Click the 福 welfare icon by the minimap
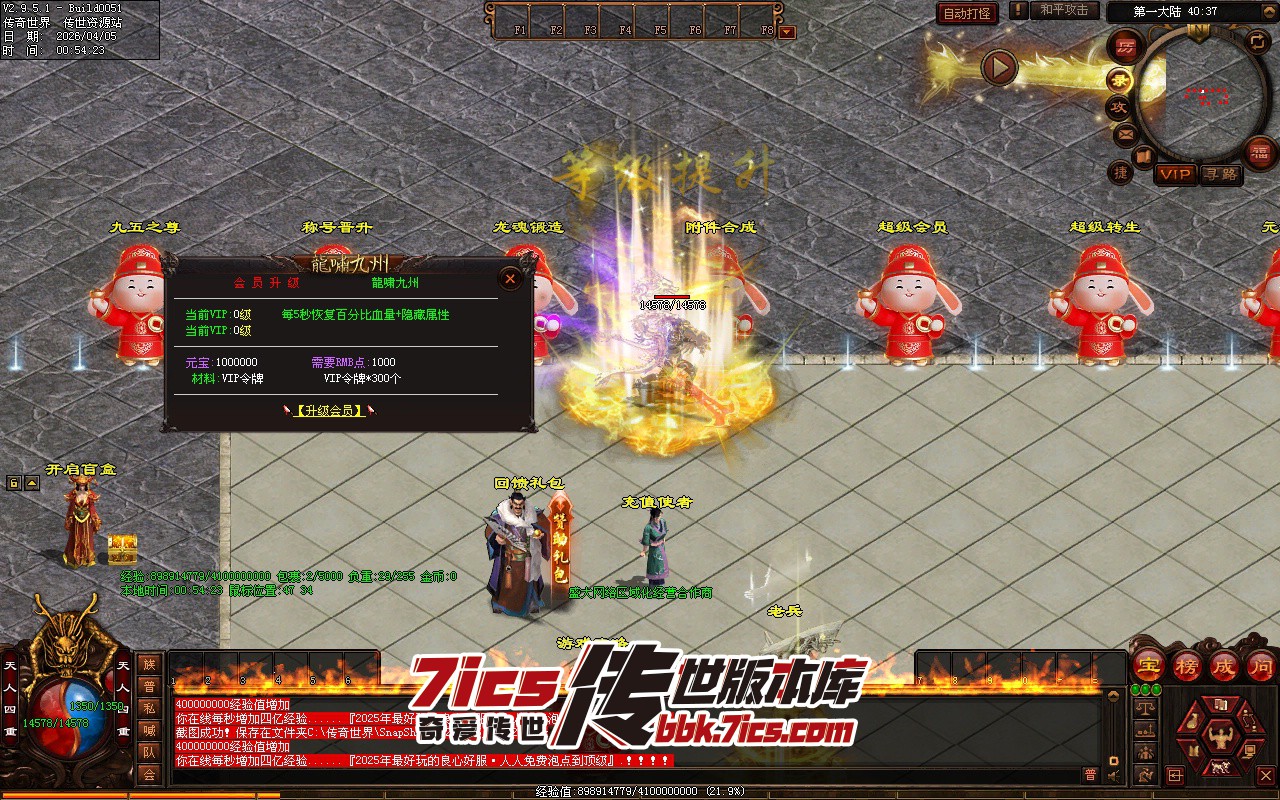 tap(1259, 152)
